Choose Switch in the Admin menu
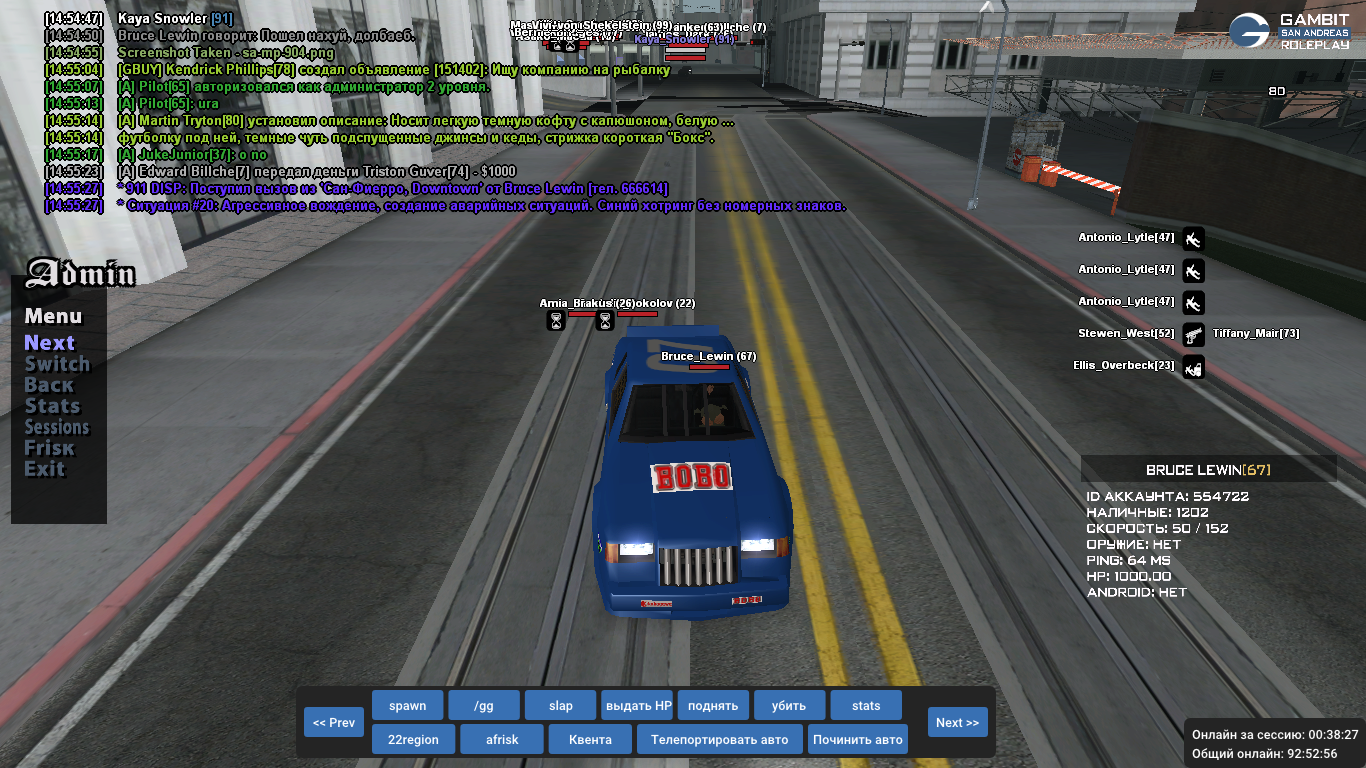Image resolution: width=1366 pixels, height=768 pixels. [57, 364]
